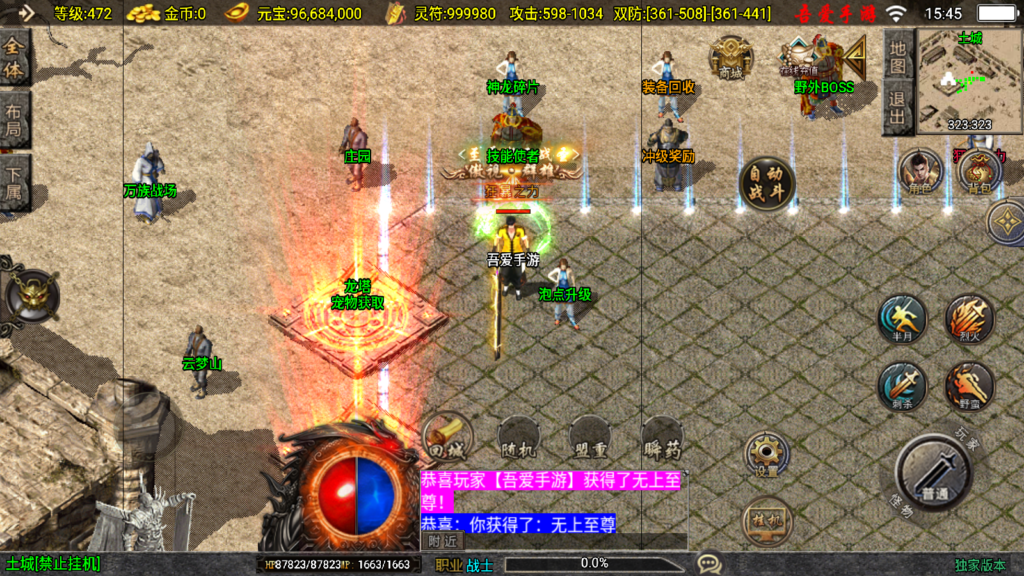Open the 地图 map button
This screenshot has width=1024, height=576.
pos(899,56)
